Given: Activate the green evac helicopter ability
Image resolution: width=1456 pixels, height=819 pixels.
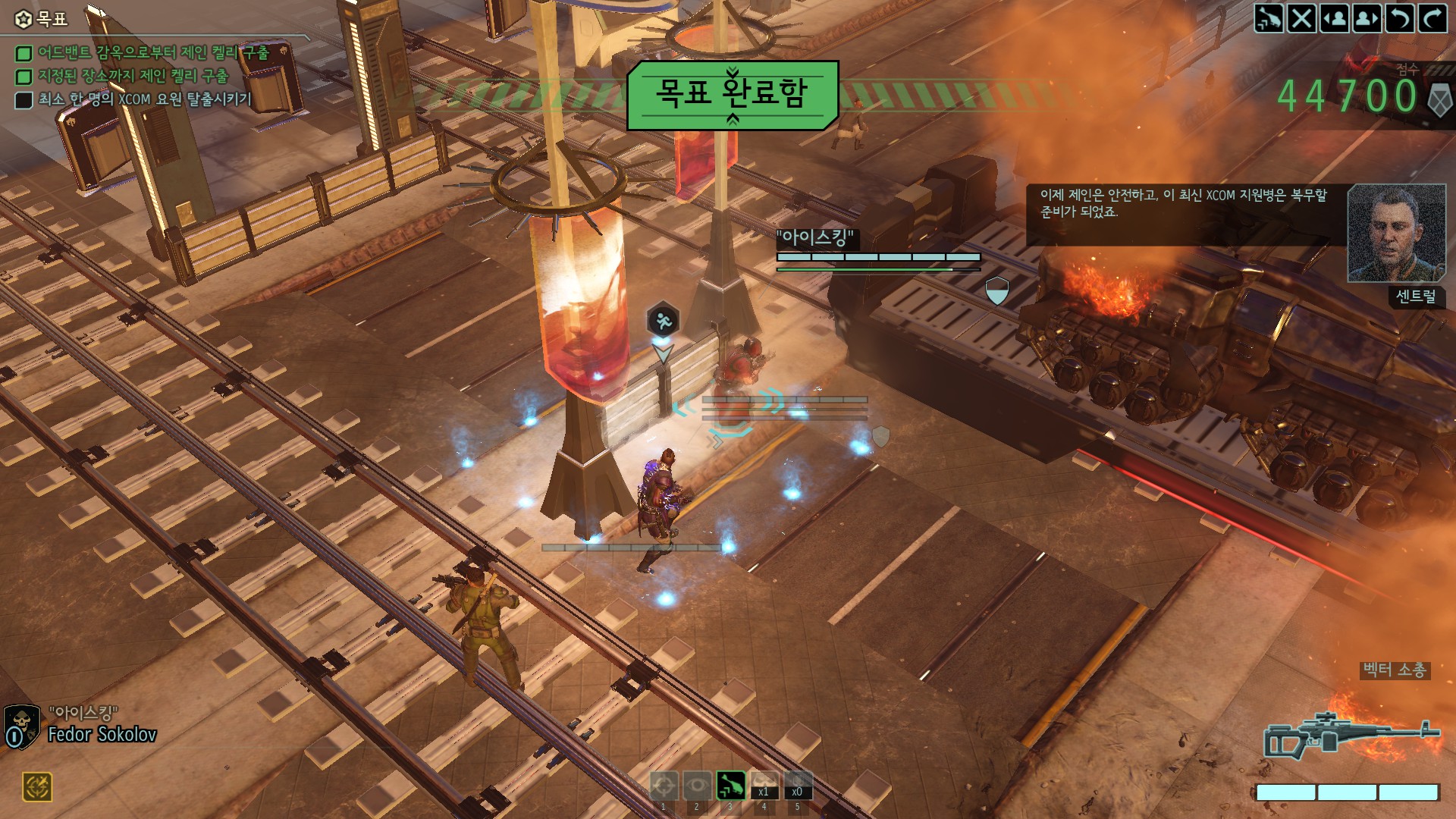Looking at the screenshot, I should [x=730, y=786].
